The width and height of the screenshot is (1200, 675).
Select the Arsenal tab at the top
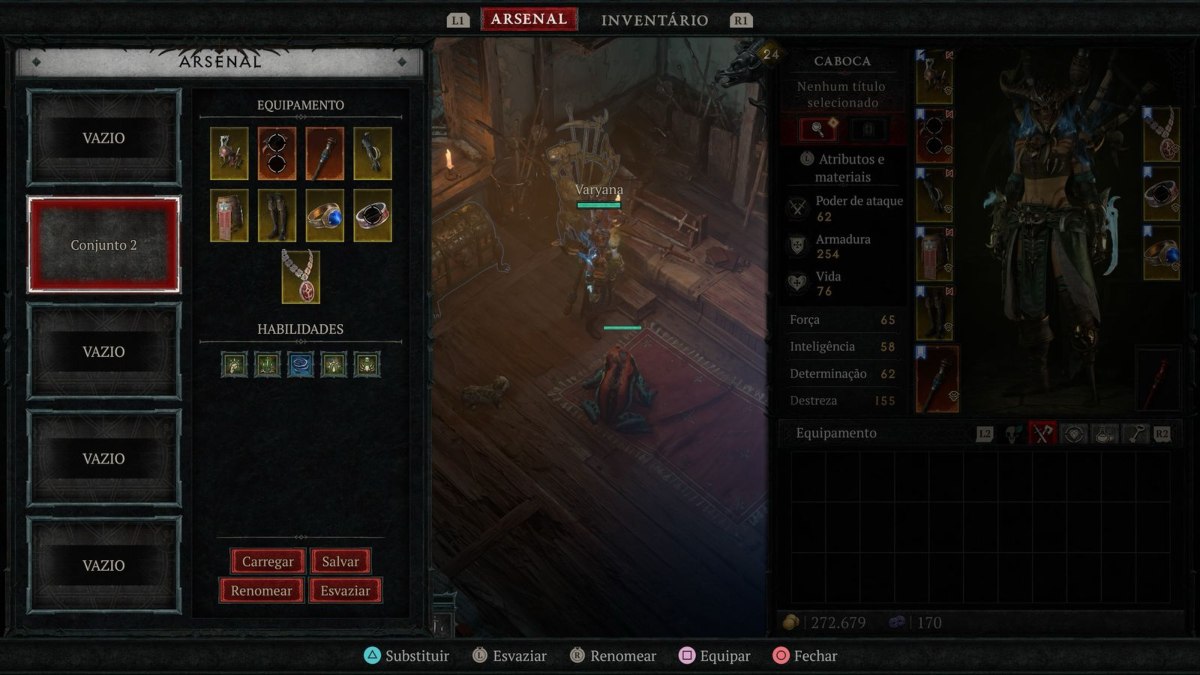[529, 19]
